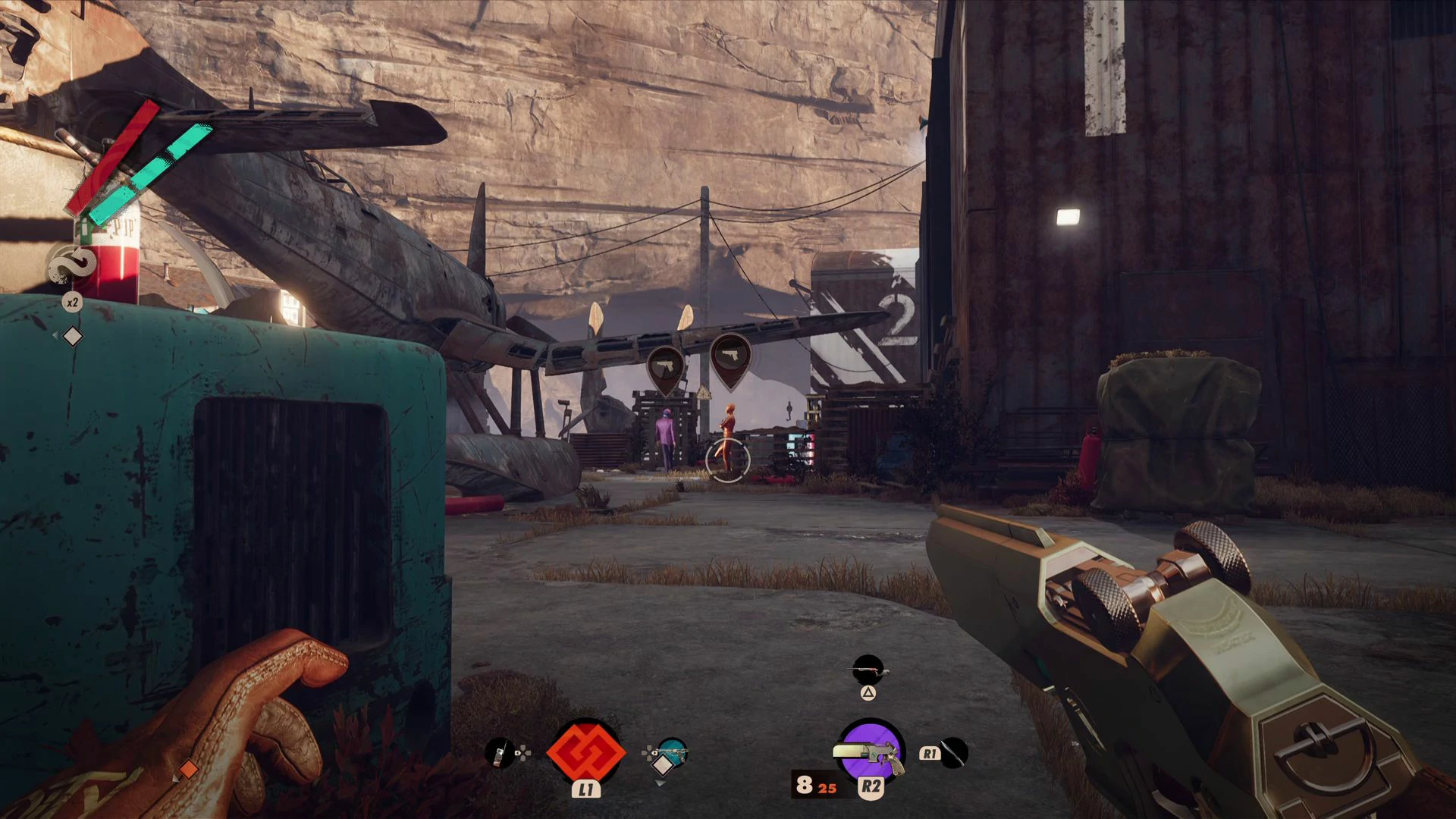This screenshot has width=1456, height=819.
Task: Select the pistol marker above purple-suited enemy
Action: pyautogui.click(x=665, y=369)
